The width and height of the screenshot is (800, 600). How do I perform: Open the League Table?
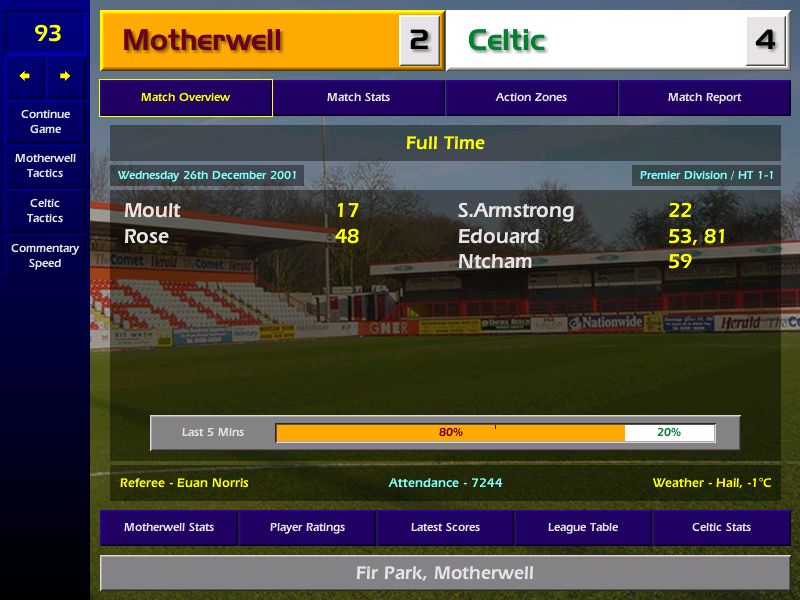tap(583, 528)
